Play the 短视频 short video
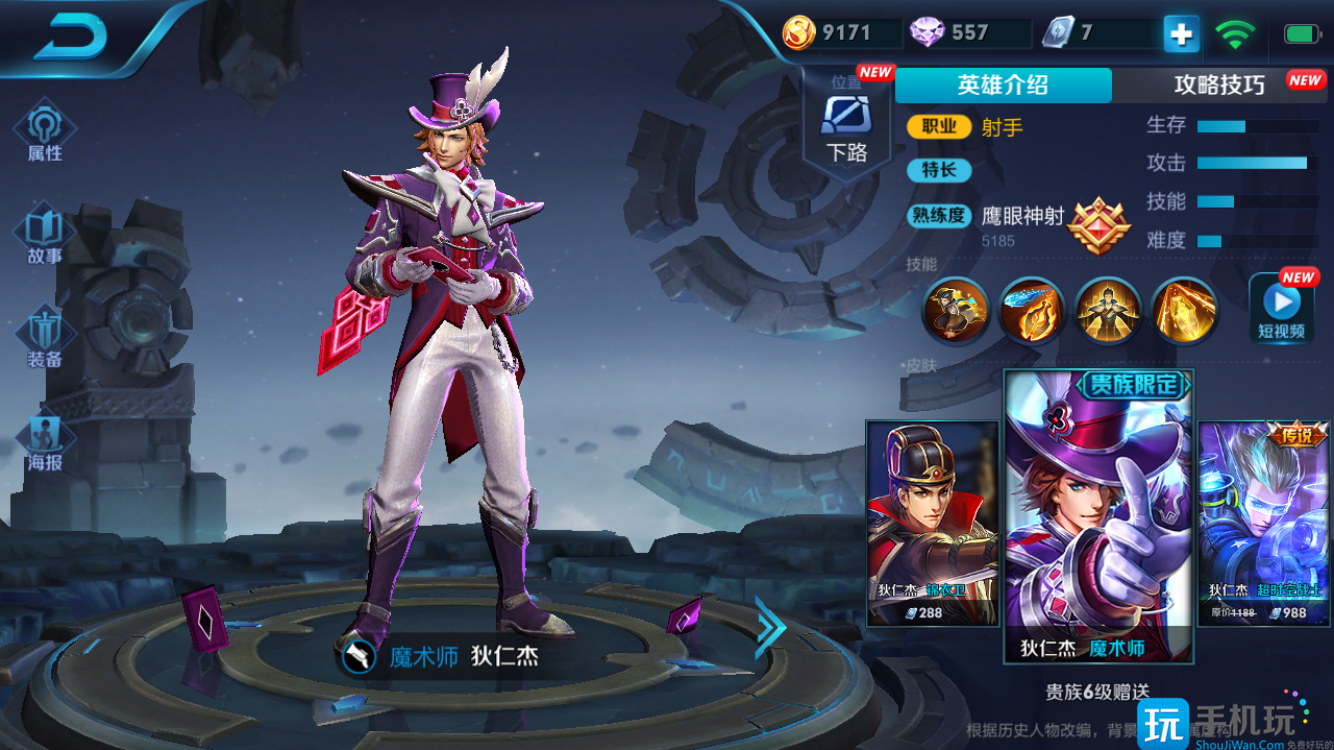 [1281, 309]
